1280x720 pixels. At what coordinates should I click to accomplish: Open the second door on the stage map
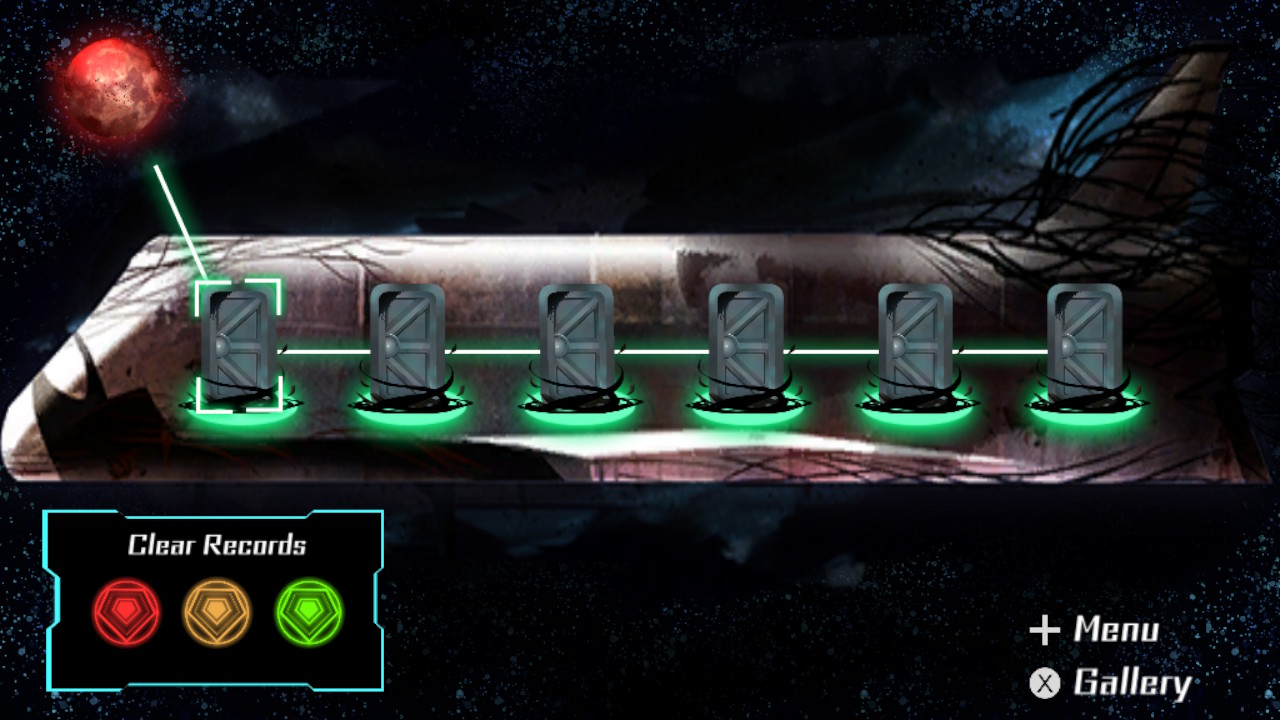click(x=408, y=340)
